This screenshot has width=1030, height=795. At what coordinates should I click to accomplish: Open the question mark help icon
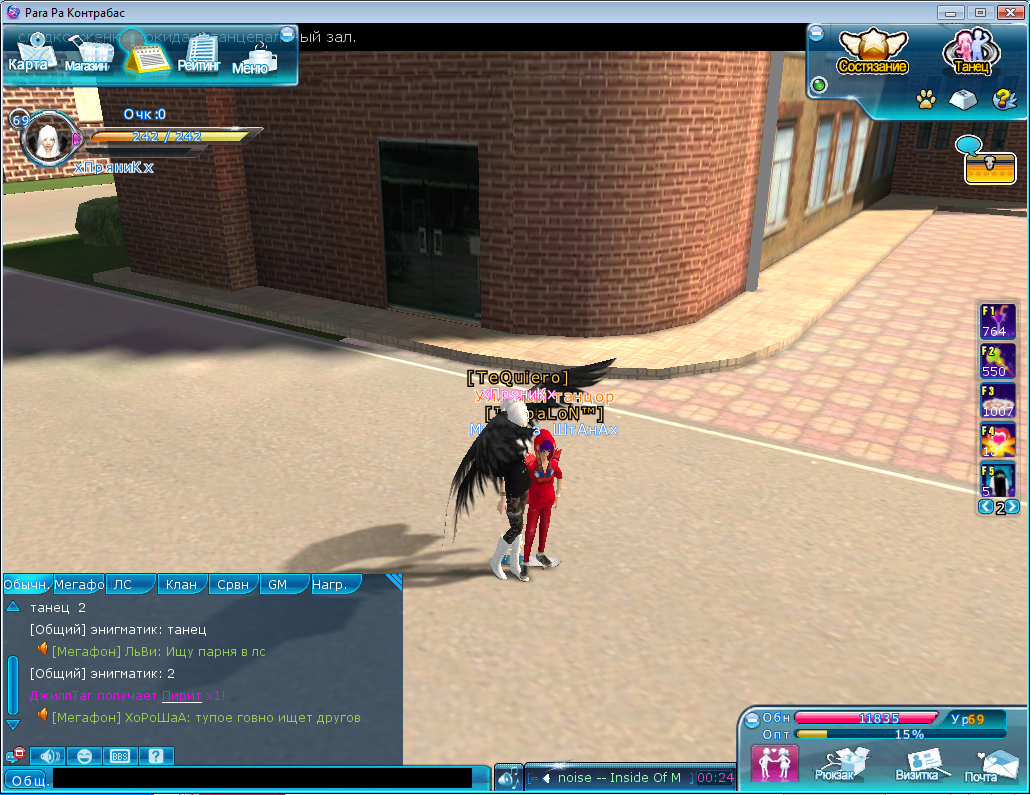coord(1002,99)
